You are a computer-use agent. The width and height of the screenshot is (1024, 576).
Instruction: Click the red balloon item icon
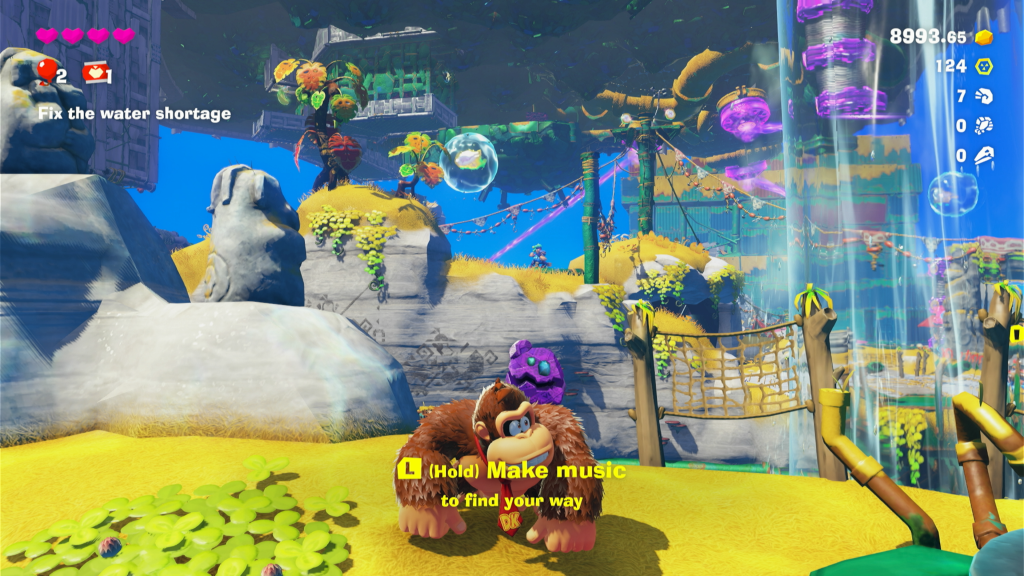tap(46, 70)
